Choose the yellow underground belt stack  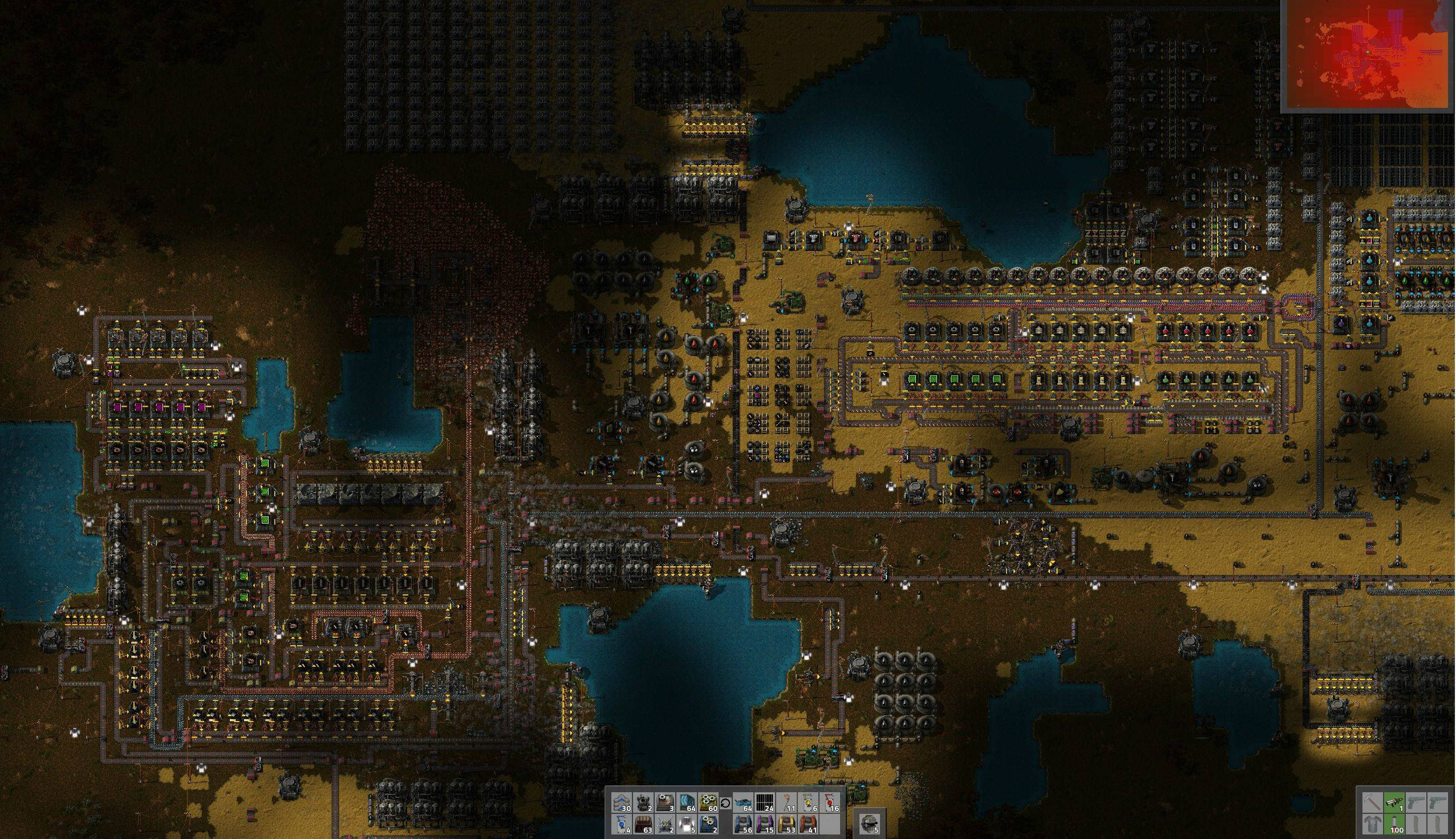tap(787, 824)
